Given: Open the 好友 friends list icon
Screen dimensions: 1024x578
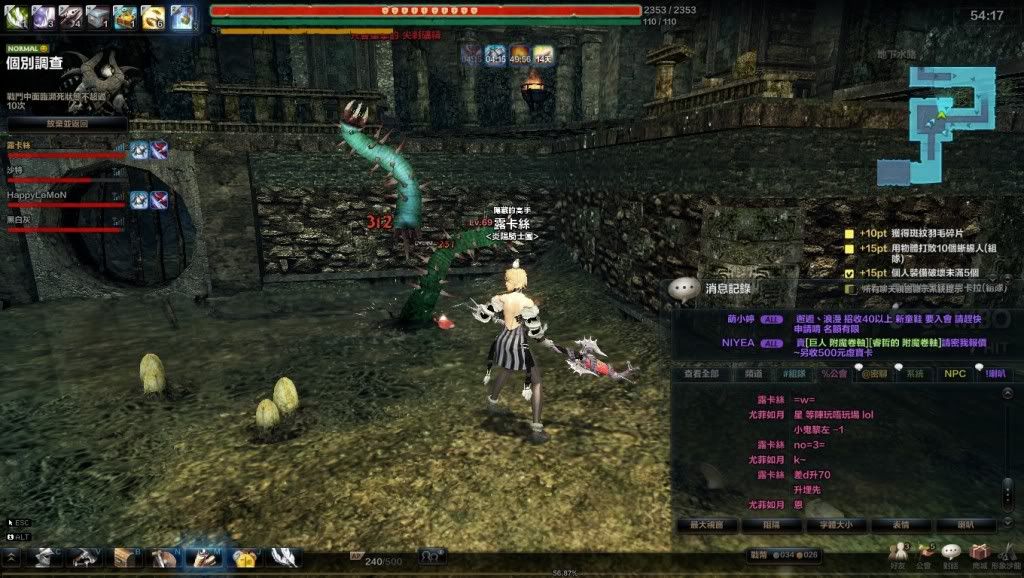Looking at the screenshot, I should [x=900, y=553].
